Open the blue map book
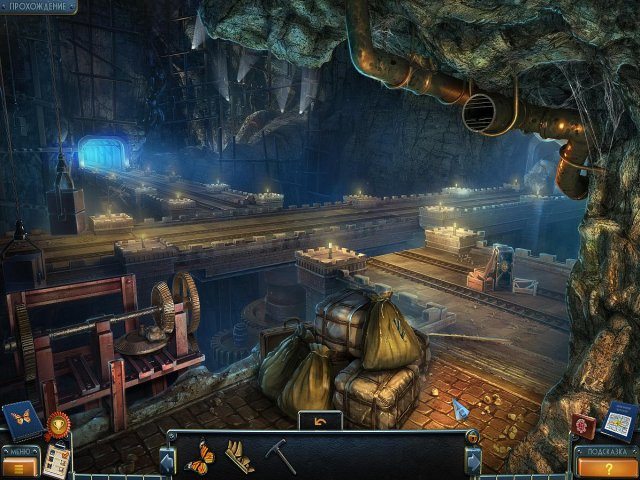This screenshot has width=640, height=480. pyautogui.click(x=620, y=420)
